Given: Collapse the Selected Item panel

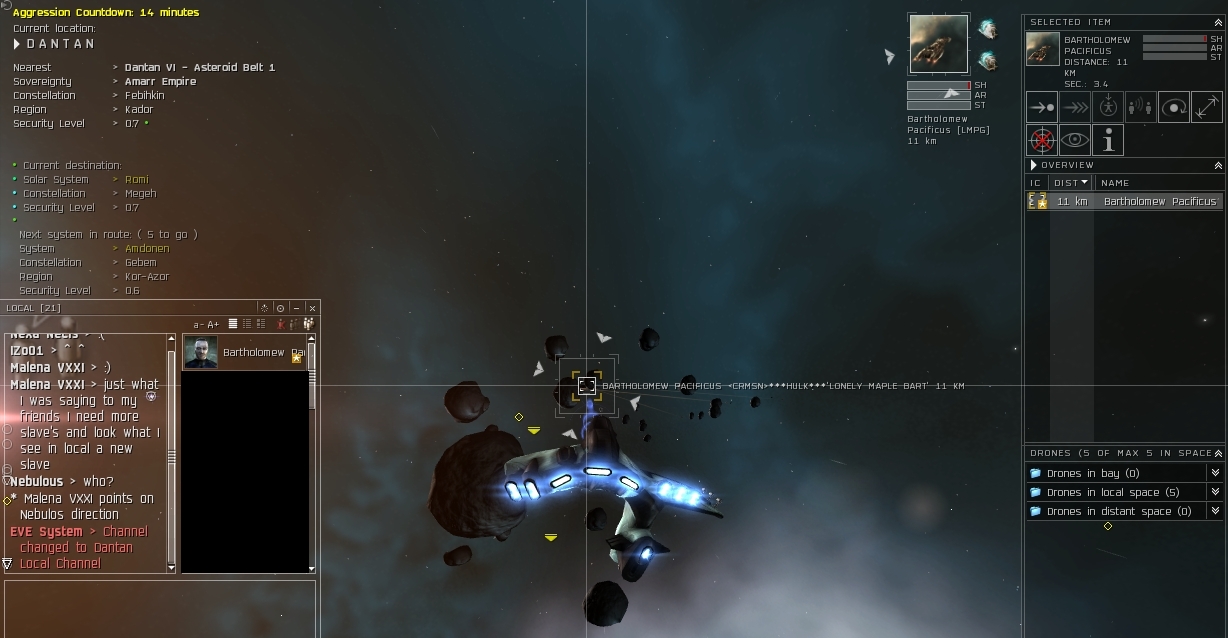Looking at the screenshot, I should tap(1218, 21).
